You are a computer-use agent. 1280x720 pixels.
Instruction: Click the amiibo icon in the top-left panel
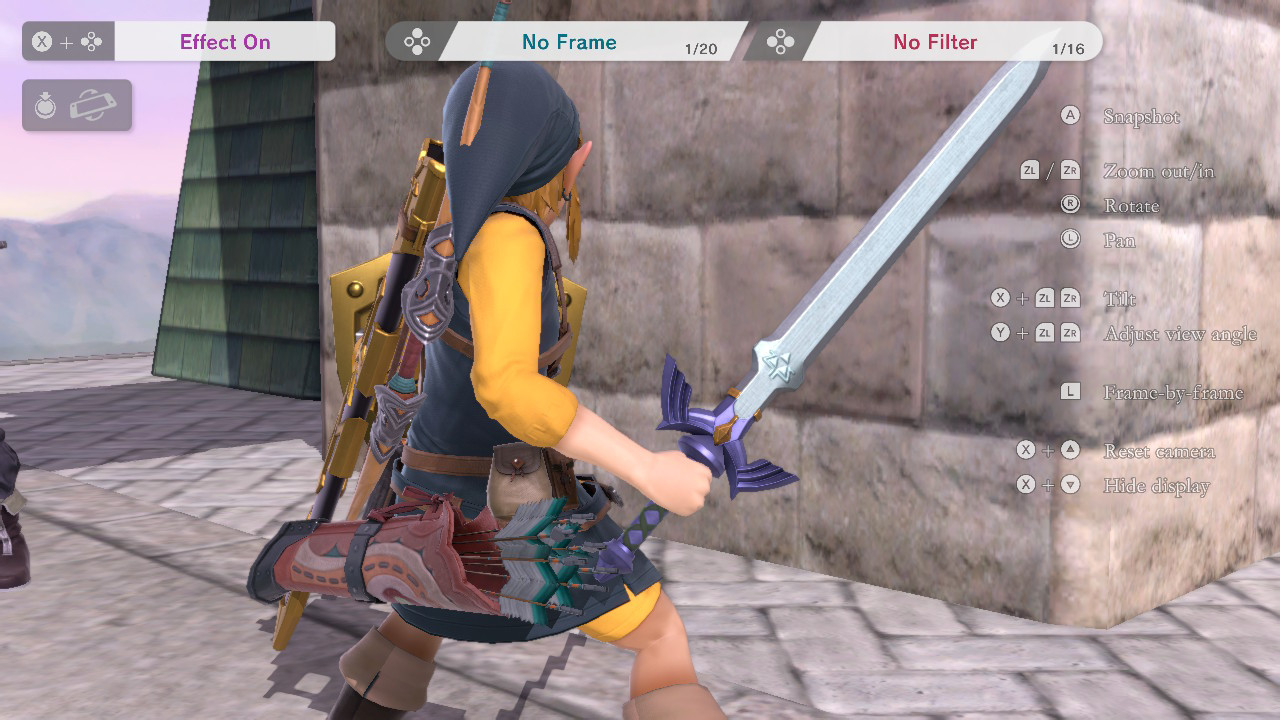click(x=46, y=105)
